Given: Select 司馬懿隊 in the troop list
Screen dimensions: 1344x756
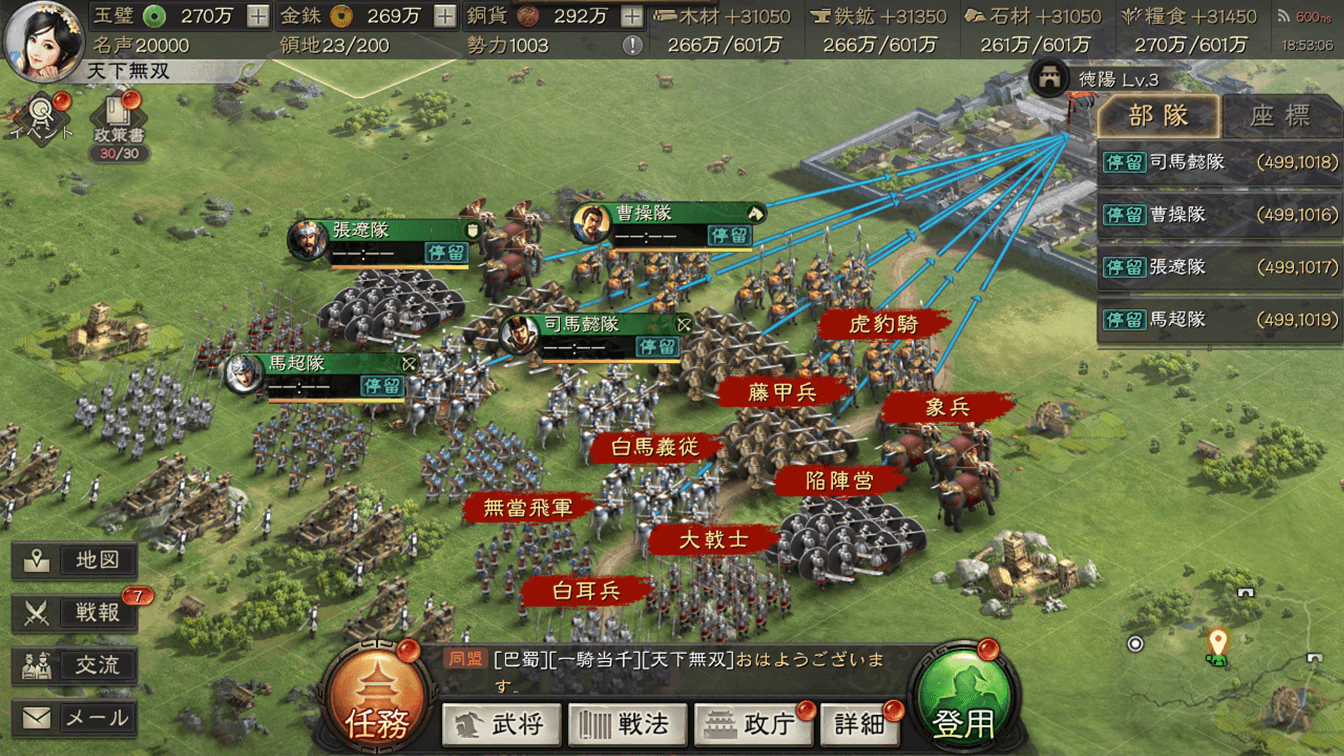Looking at the screenshot, I should (1219, 162).
